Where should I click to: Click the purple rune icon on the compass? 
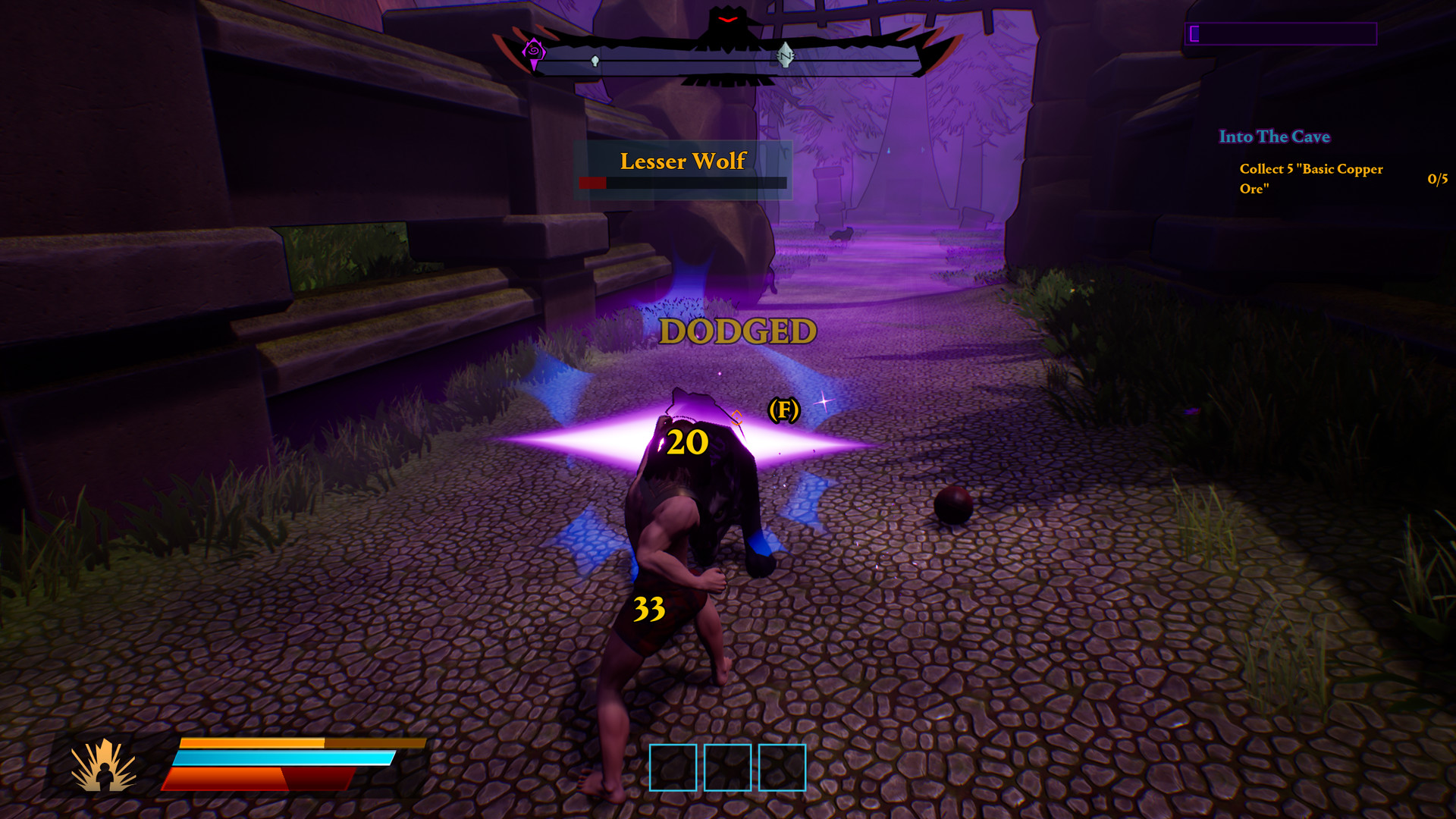(533, 51)
